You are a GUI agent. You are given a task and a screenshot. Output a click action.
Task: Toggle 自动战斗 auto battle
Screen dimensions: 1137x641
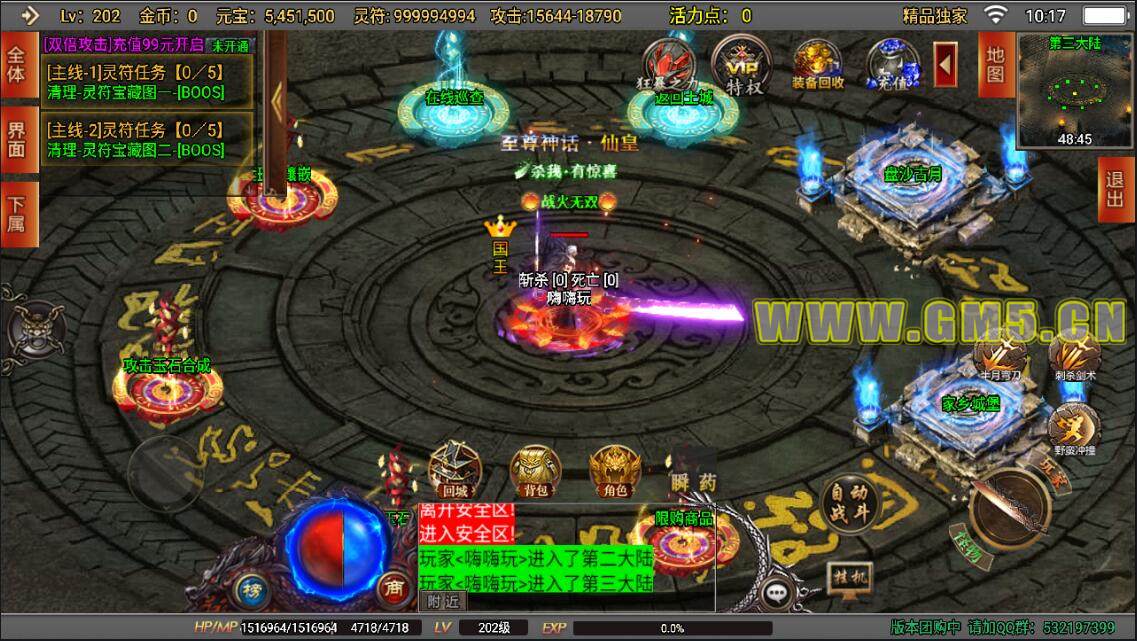[848, 502]
